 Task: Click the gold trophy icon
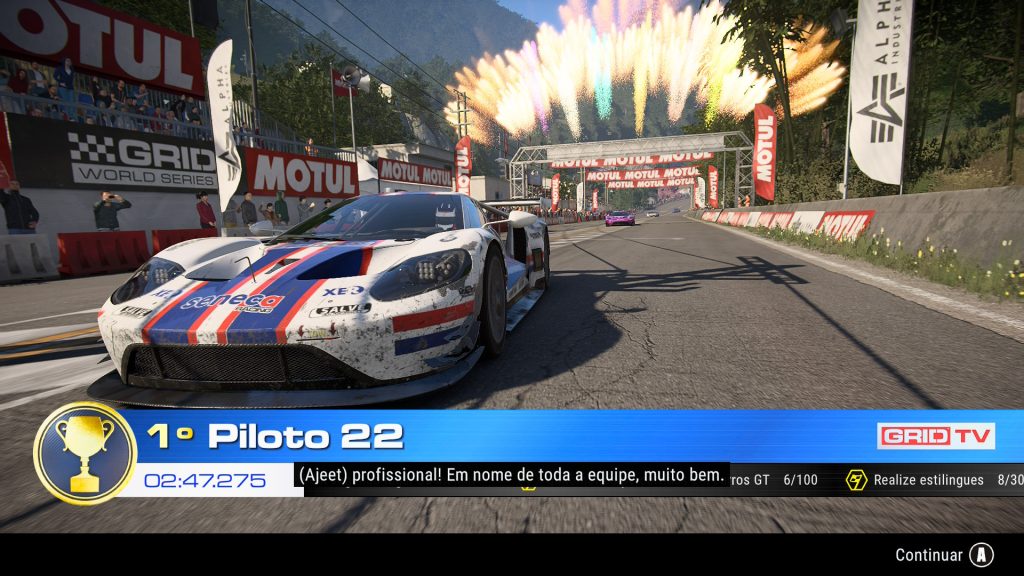click(x=85, y=452)
